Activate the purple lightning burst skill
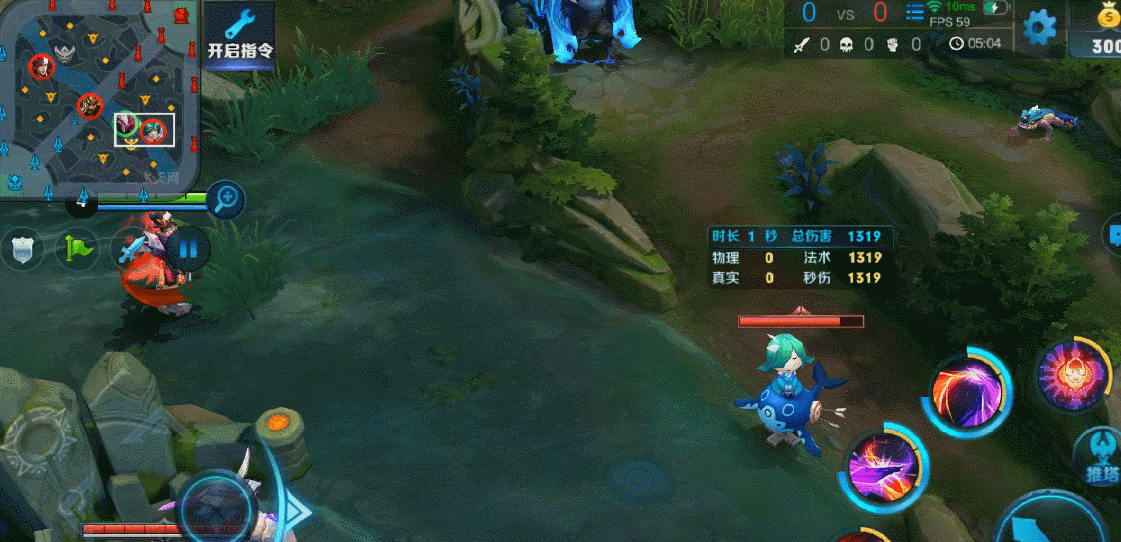The width and height of the screenshot is (1121, 542). (883, 465)
